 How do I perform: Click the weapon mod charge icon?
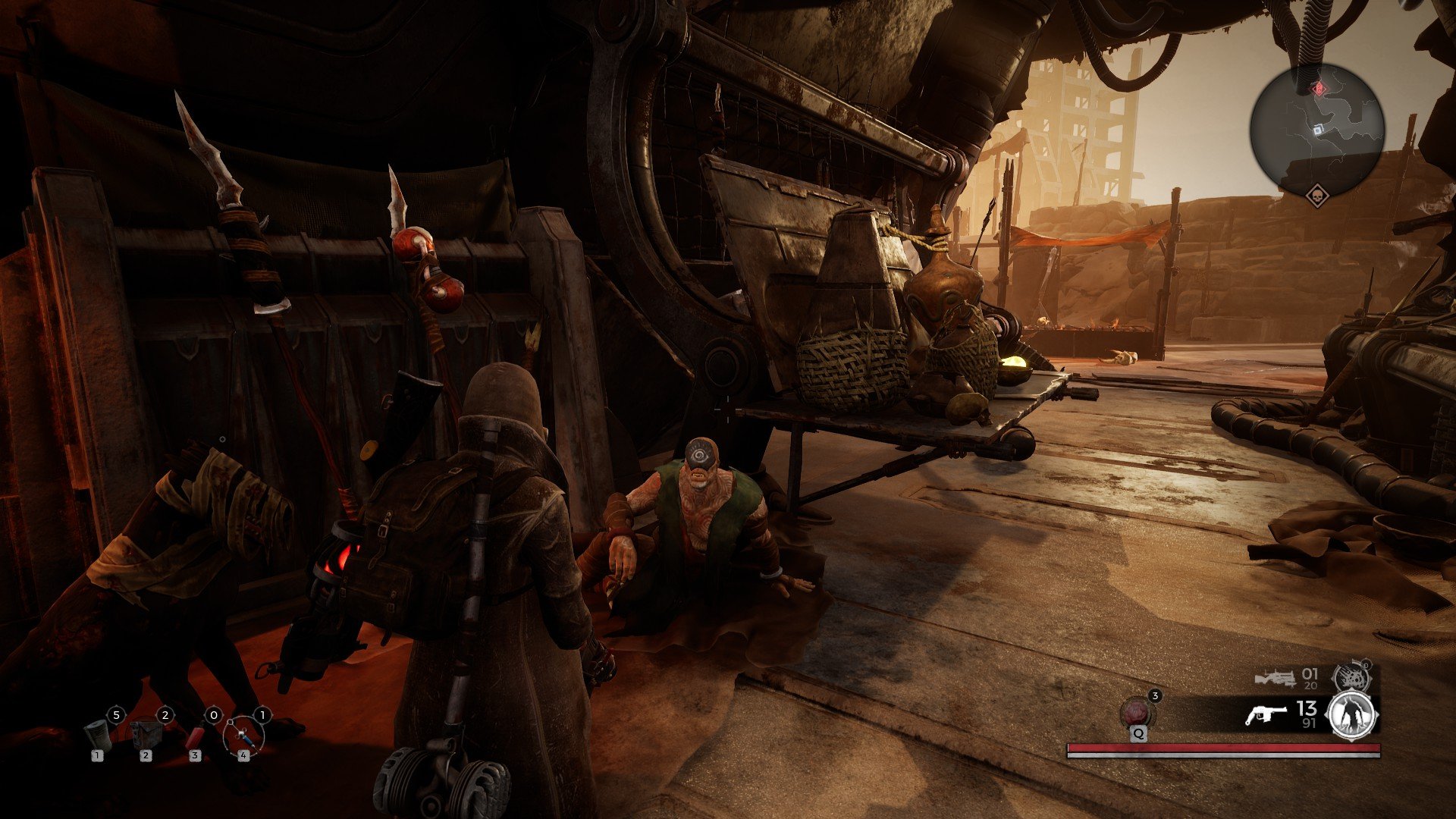tap(1354, 675)
